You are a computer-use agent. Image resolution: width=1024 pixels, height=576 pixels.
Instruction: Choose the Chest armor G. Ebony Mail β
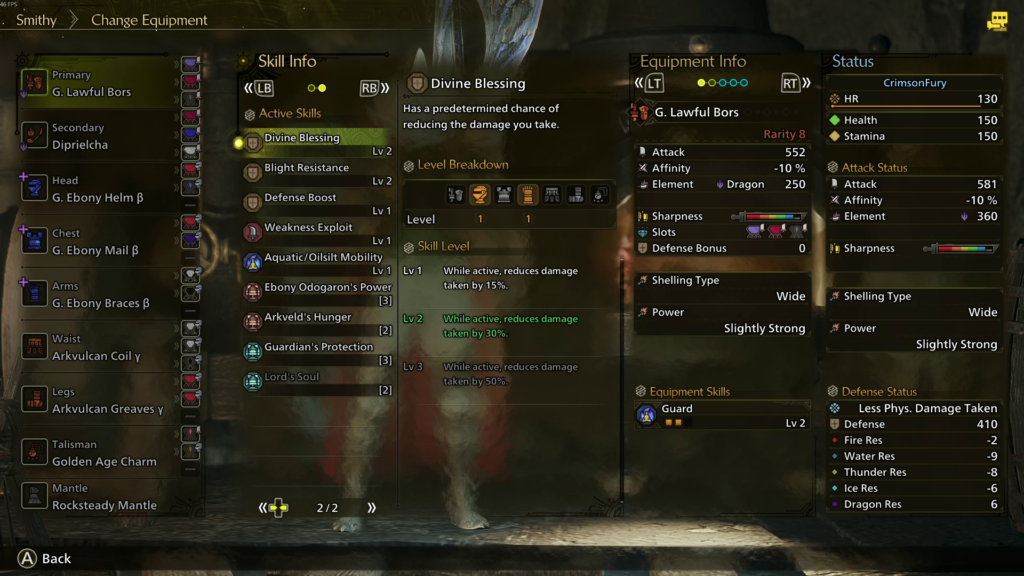100,243
